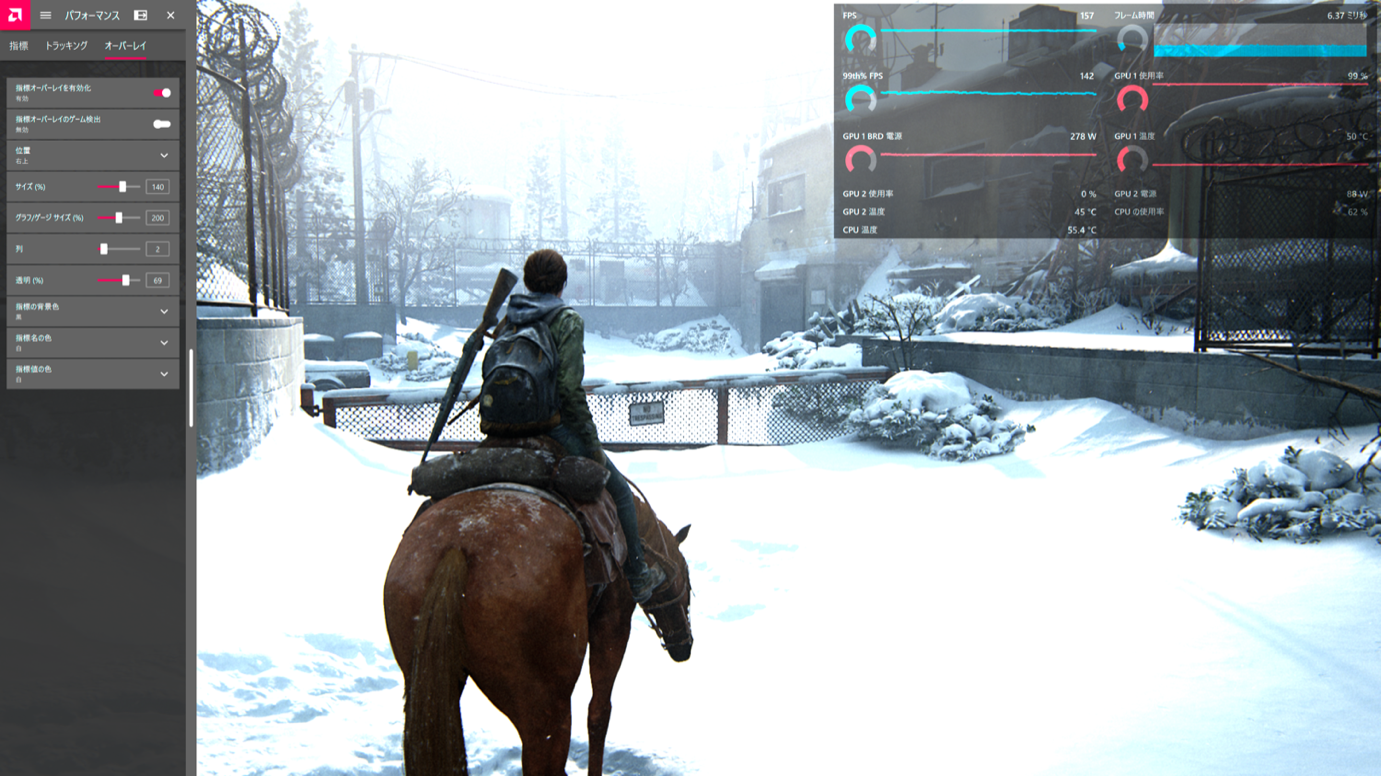Click the panel dock icon beside the close button

coord(141,15)
